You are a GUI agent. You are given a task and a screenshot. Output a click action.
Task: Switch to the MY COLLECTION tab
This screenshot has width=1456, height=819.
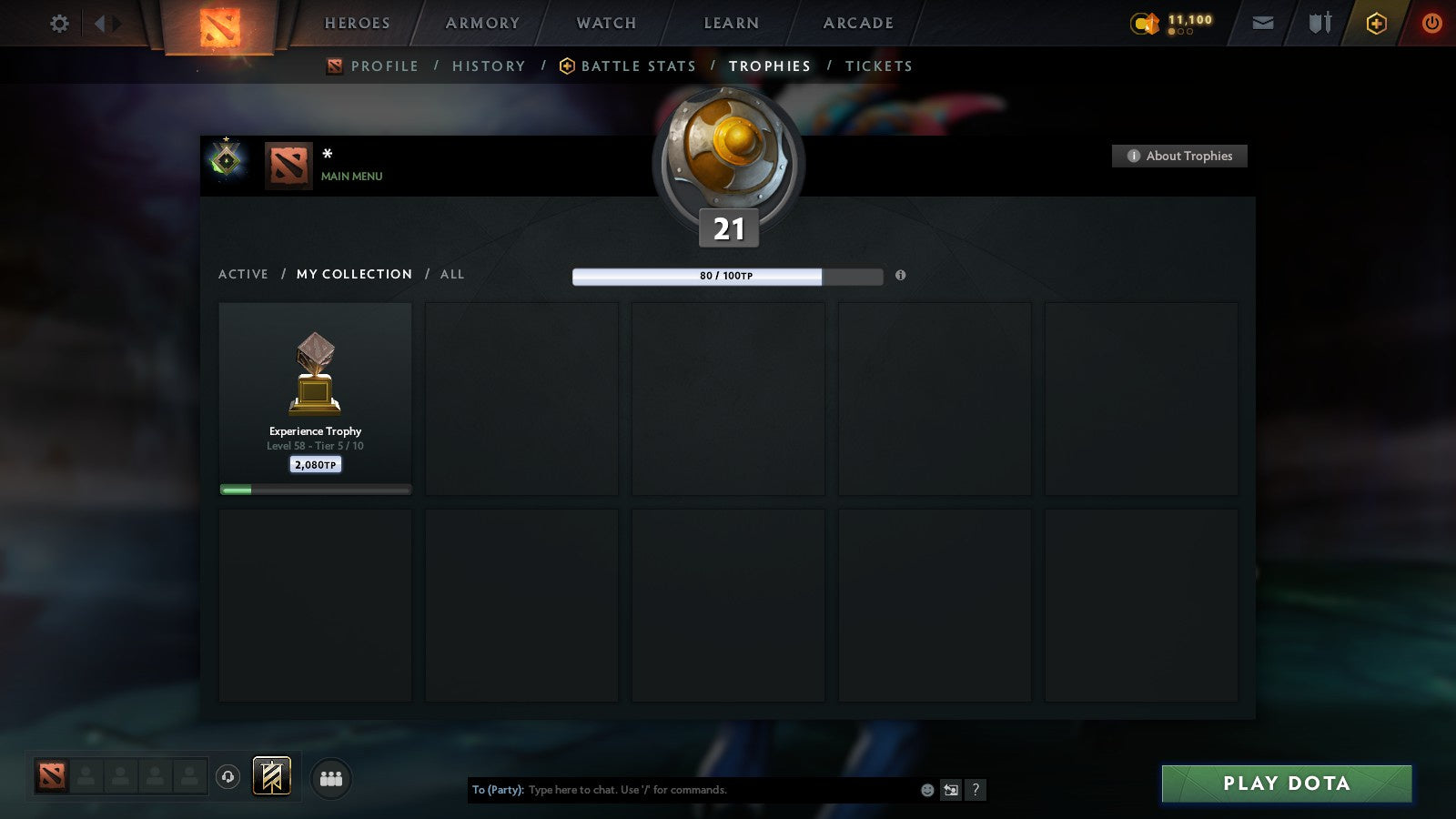353,274
